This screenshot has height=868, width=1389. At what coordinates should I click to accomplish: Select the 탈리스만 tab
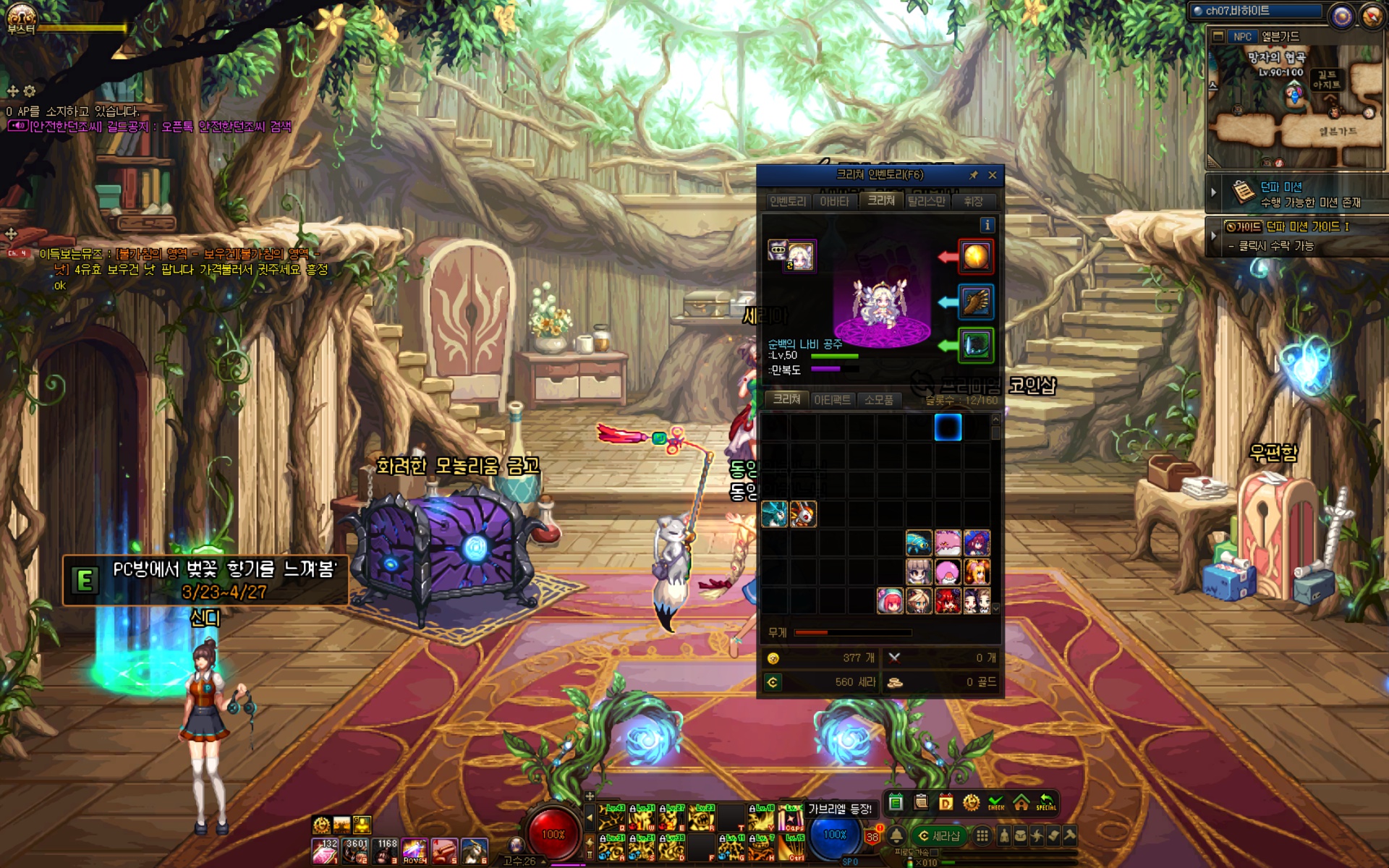click(926, 201)
